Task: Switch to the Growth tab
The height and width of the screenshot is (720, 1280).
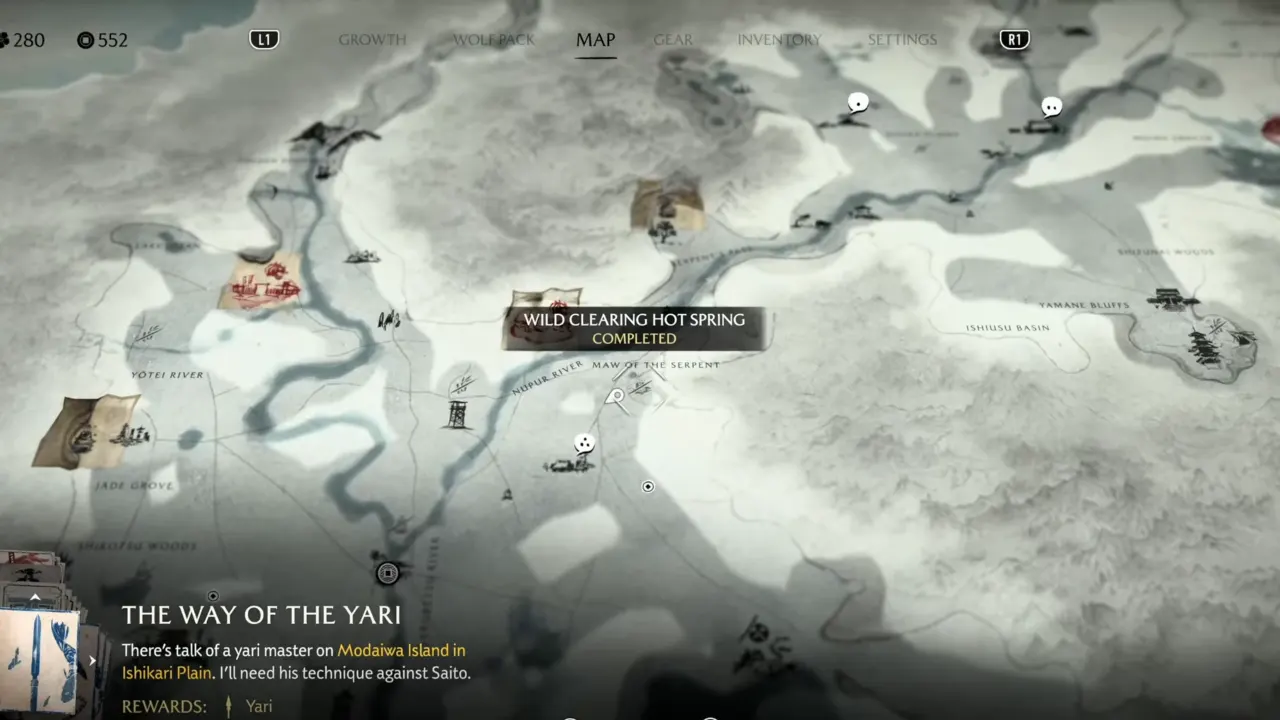Action: 372,40
